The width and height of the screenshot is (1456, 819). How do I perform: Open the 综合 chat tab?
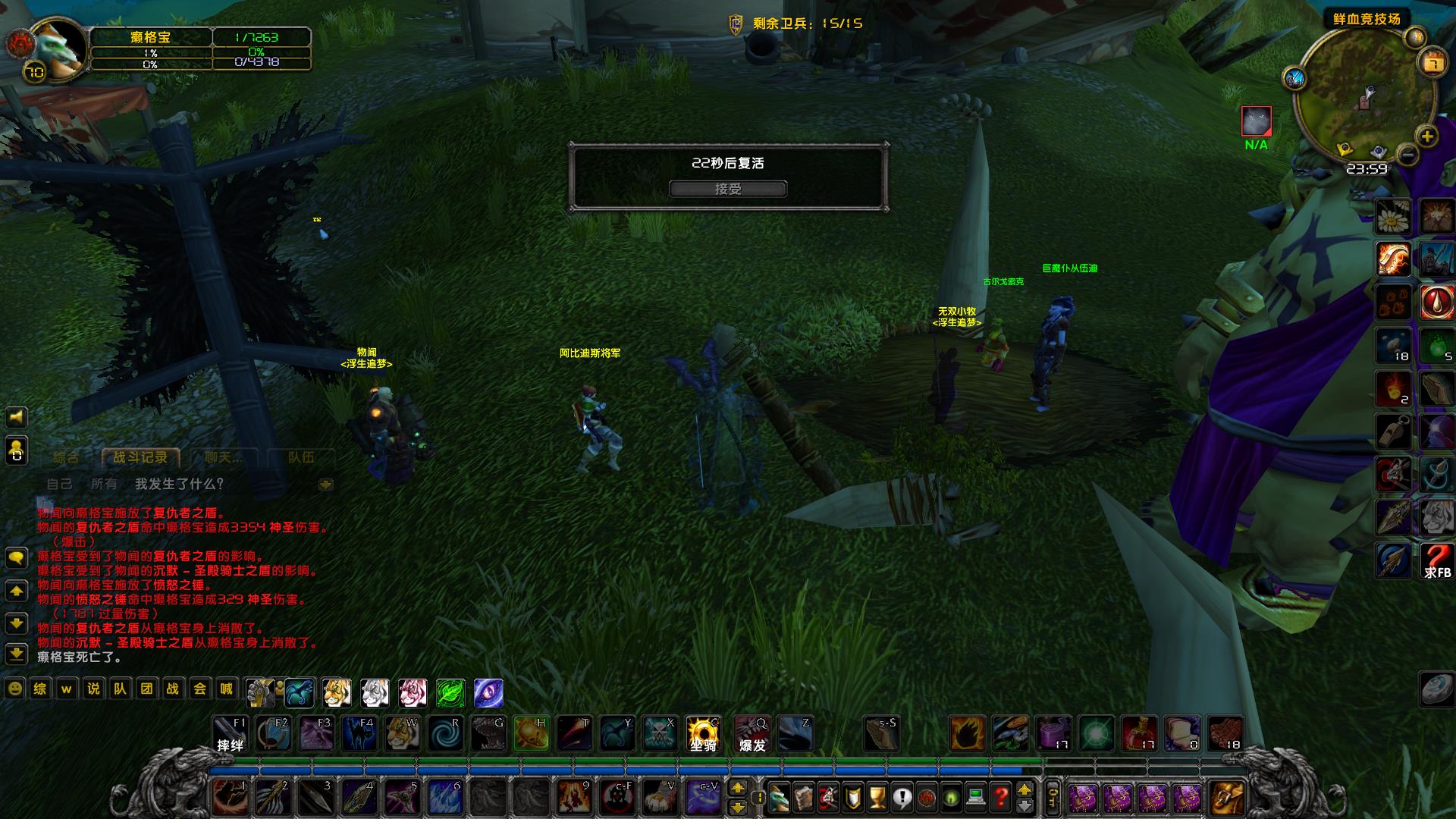pos(66,457)
